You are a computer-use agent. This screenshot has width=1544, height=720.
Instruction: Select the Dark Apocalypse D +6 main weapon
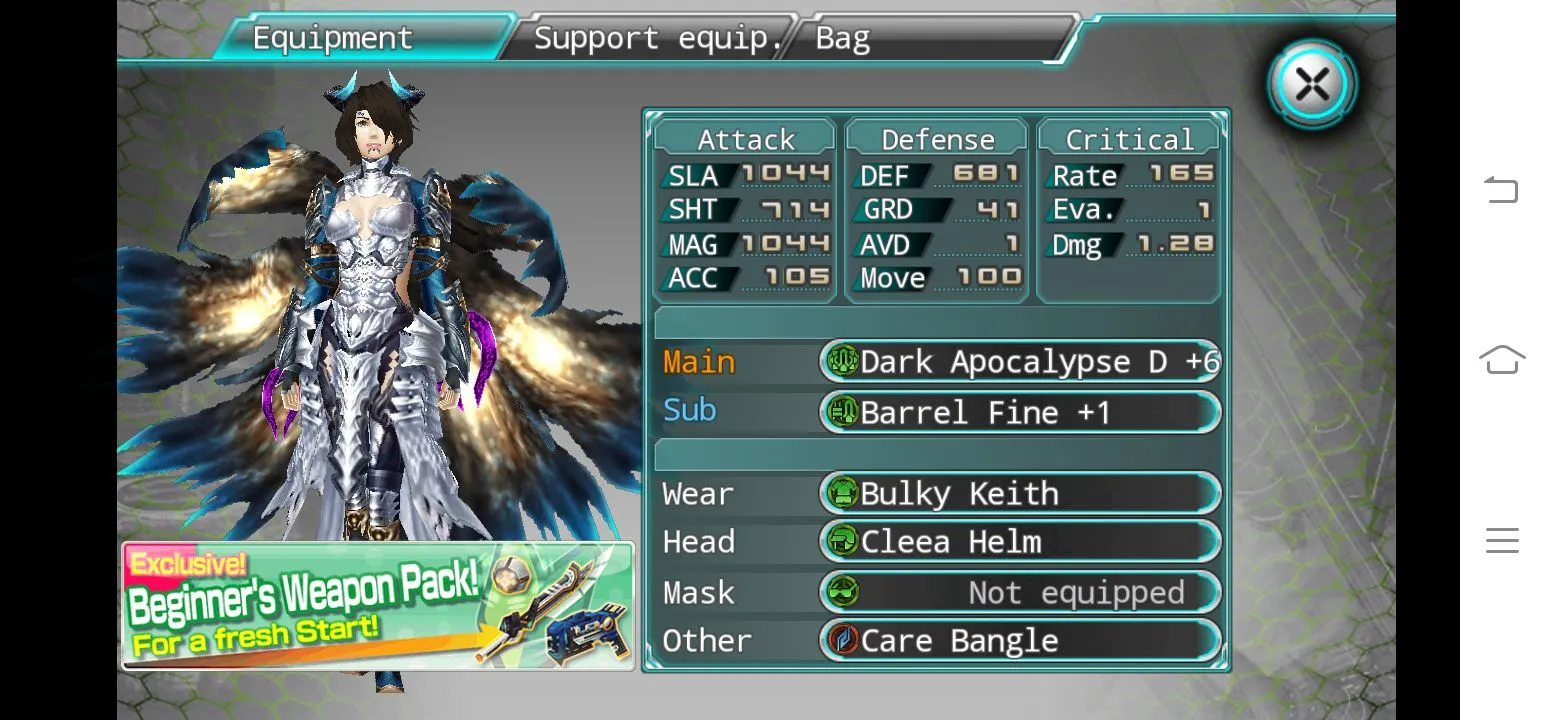click(x=1020, y=362)
